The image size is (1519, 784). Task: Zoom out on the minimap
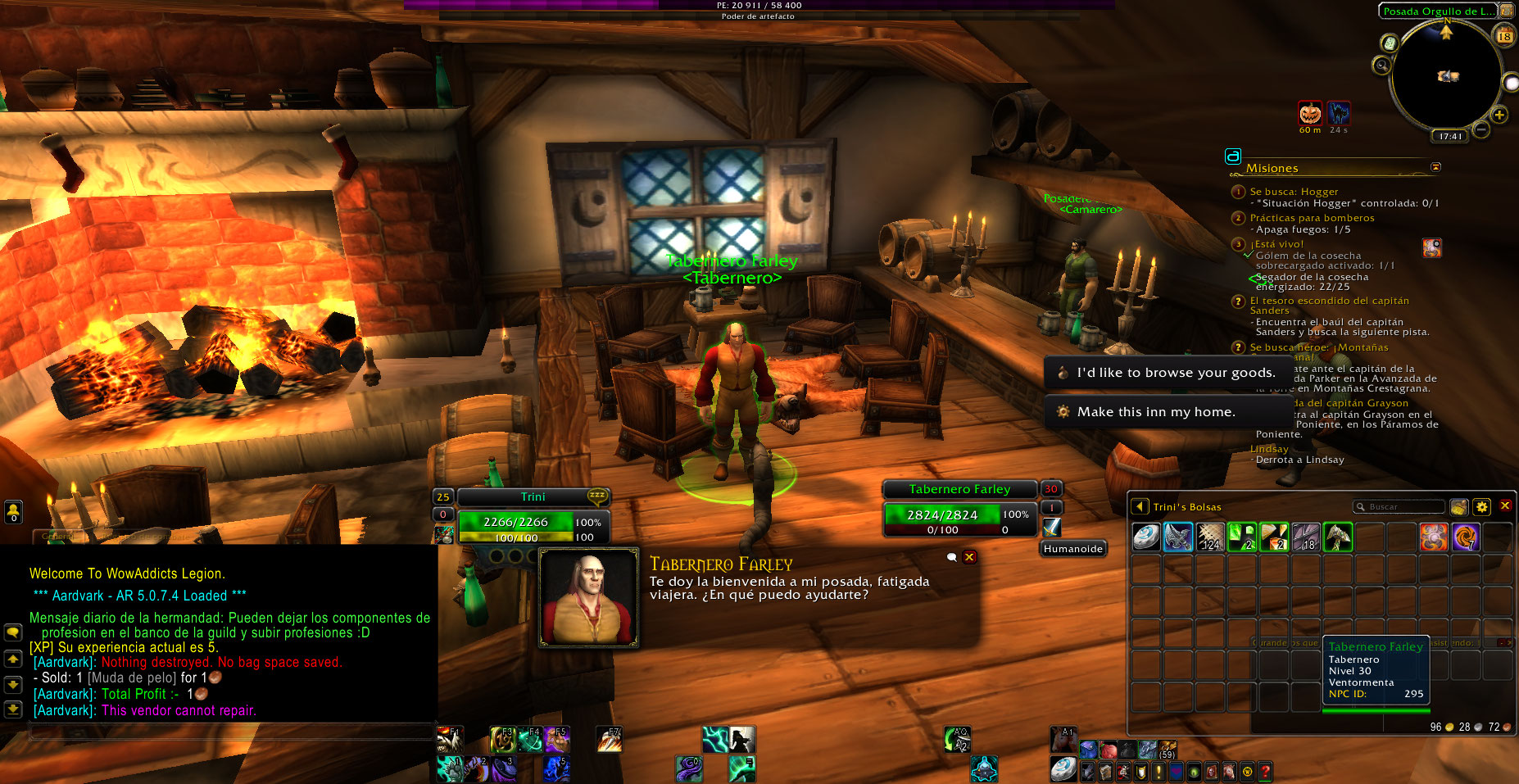tap(1481, 129)
